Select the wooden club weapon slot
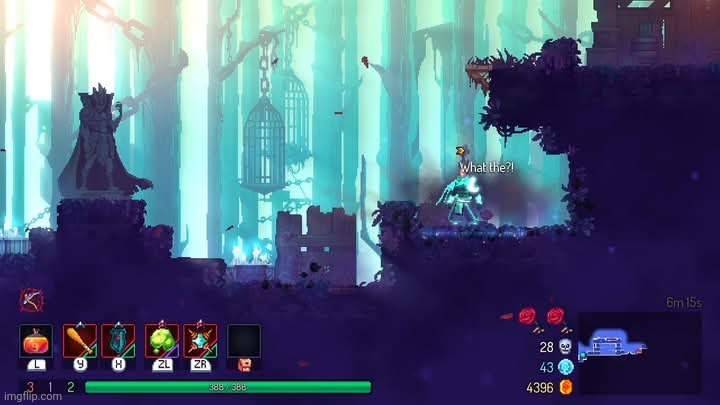Image resolution: width=720 pixels, height=405 pixels. (80, 340)
